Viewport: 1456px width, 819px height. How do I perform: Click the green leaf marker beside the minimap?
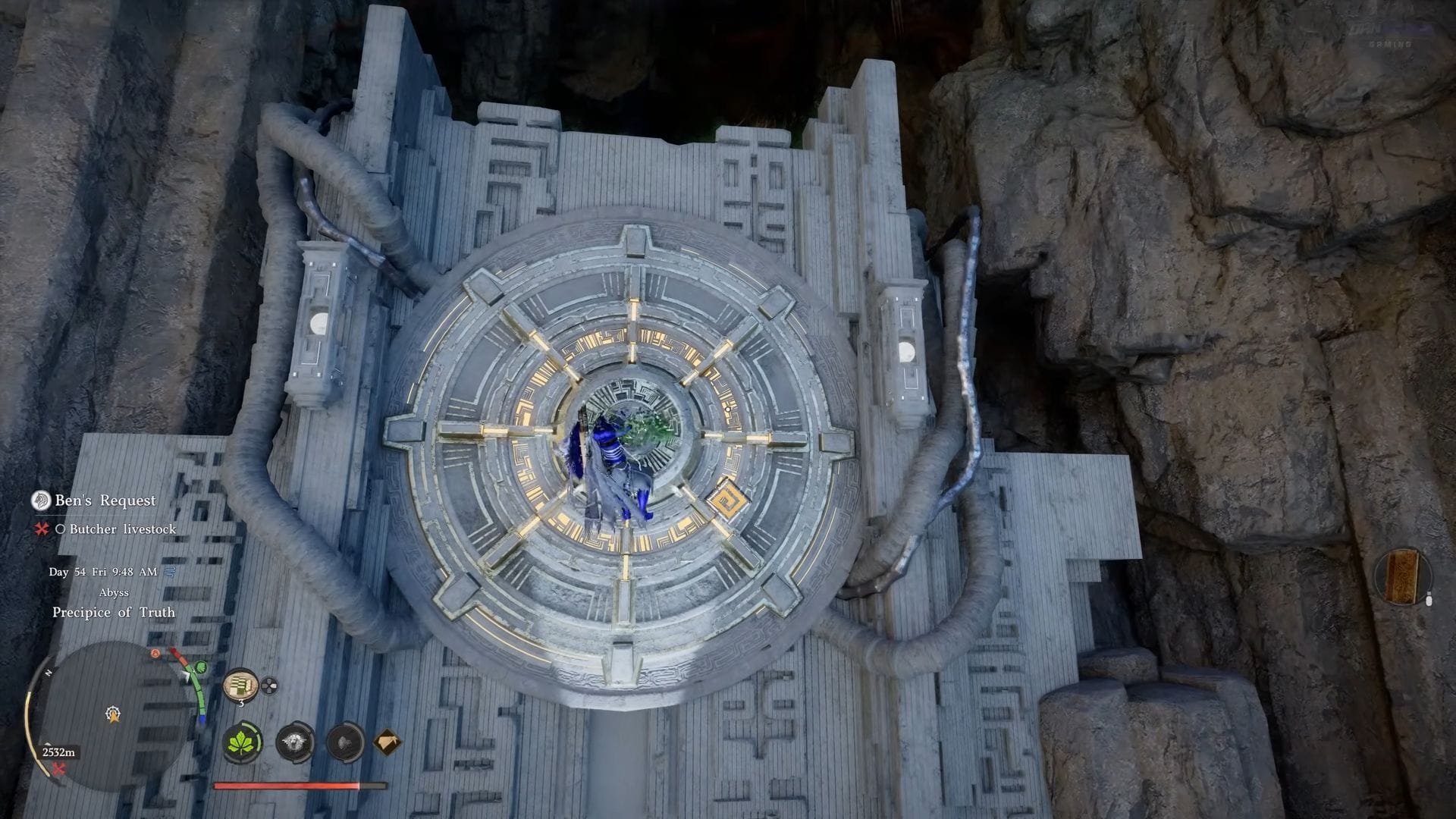[200, 668]
